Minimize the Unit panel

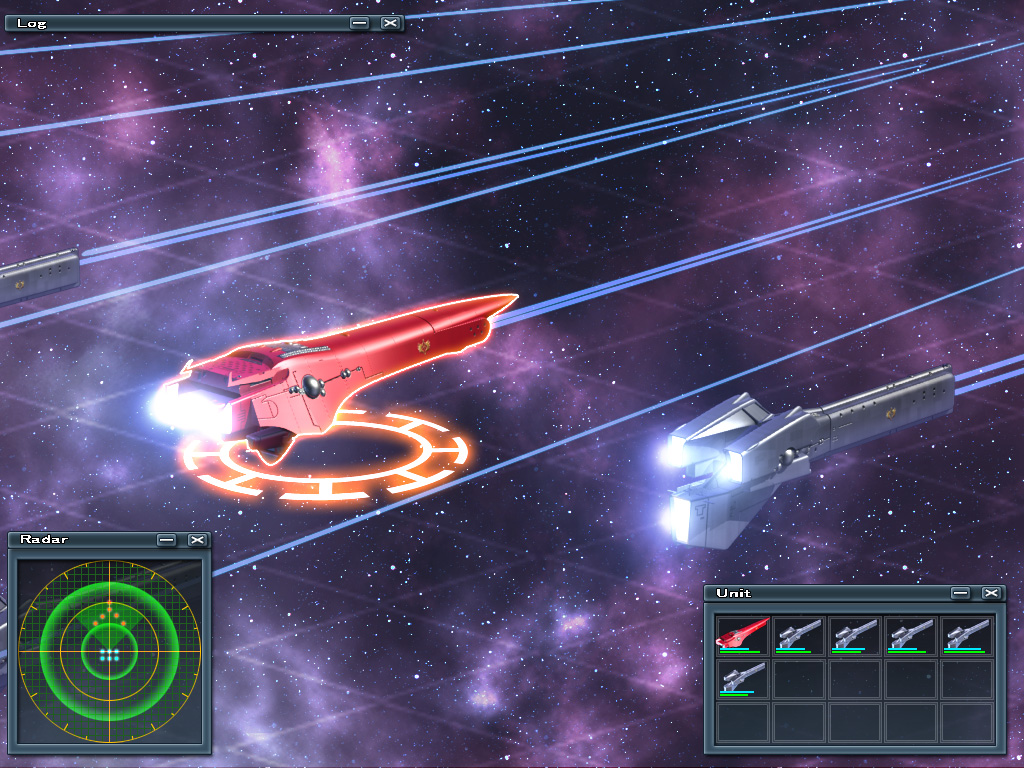[x=960, y=593]
